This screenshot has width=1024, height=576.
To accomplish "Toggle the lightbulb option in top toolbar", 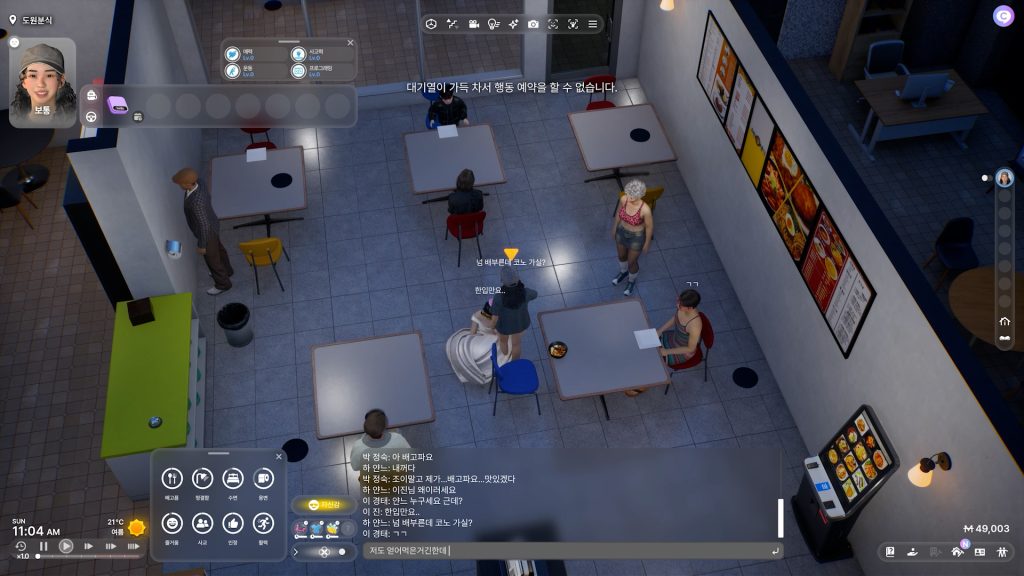I will click(x=493, y=23).
